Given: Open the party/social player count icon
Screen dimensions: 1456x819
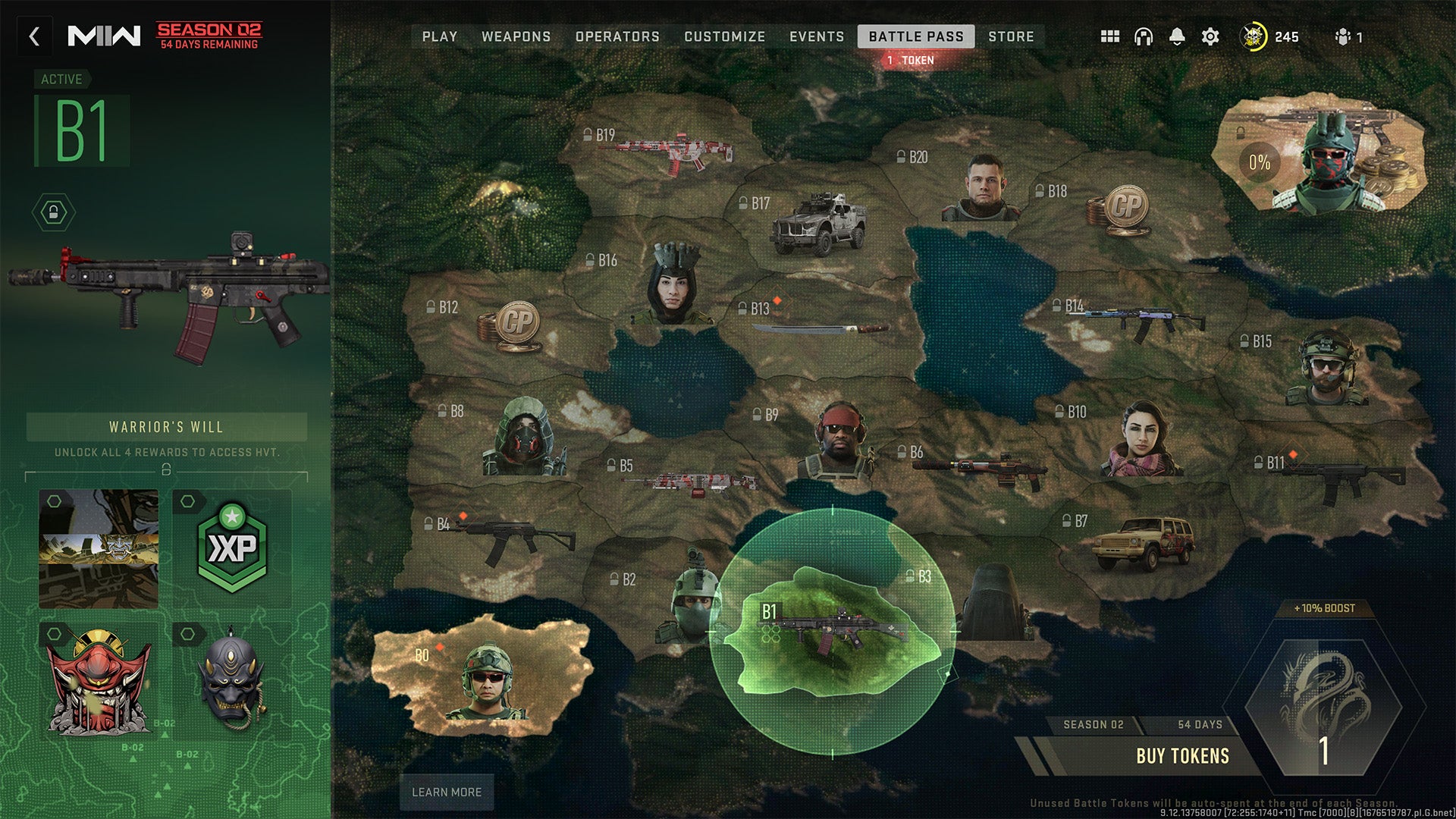Looking at the screenshot, I should [1345, 36].
